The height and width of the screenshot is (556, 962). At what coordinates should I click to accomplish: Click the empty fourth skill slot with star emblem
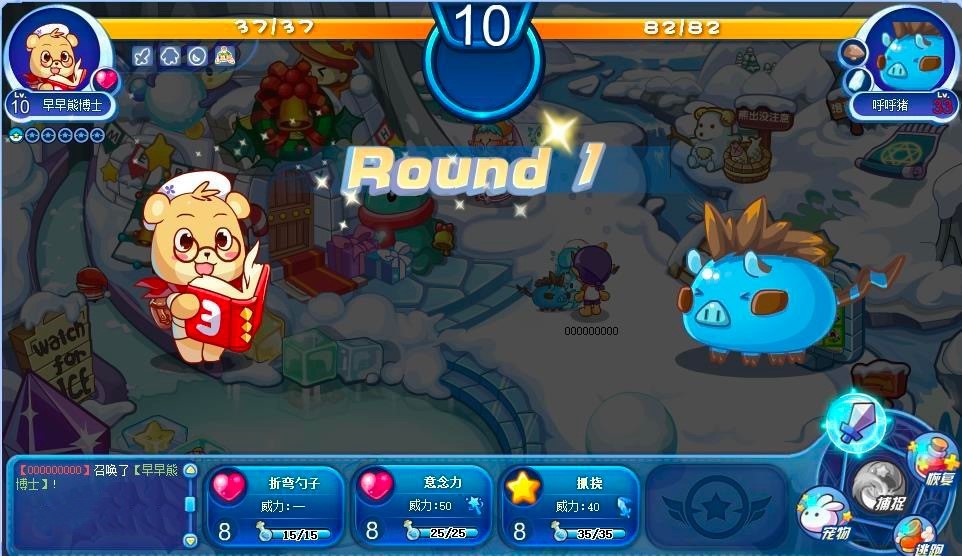tap(715, 505)
